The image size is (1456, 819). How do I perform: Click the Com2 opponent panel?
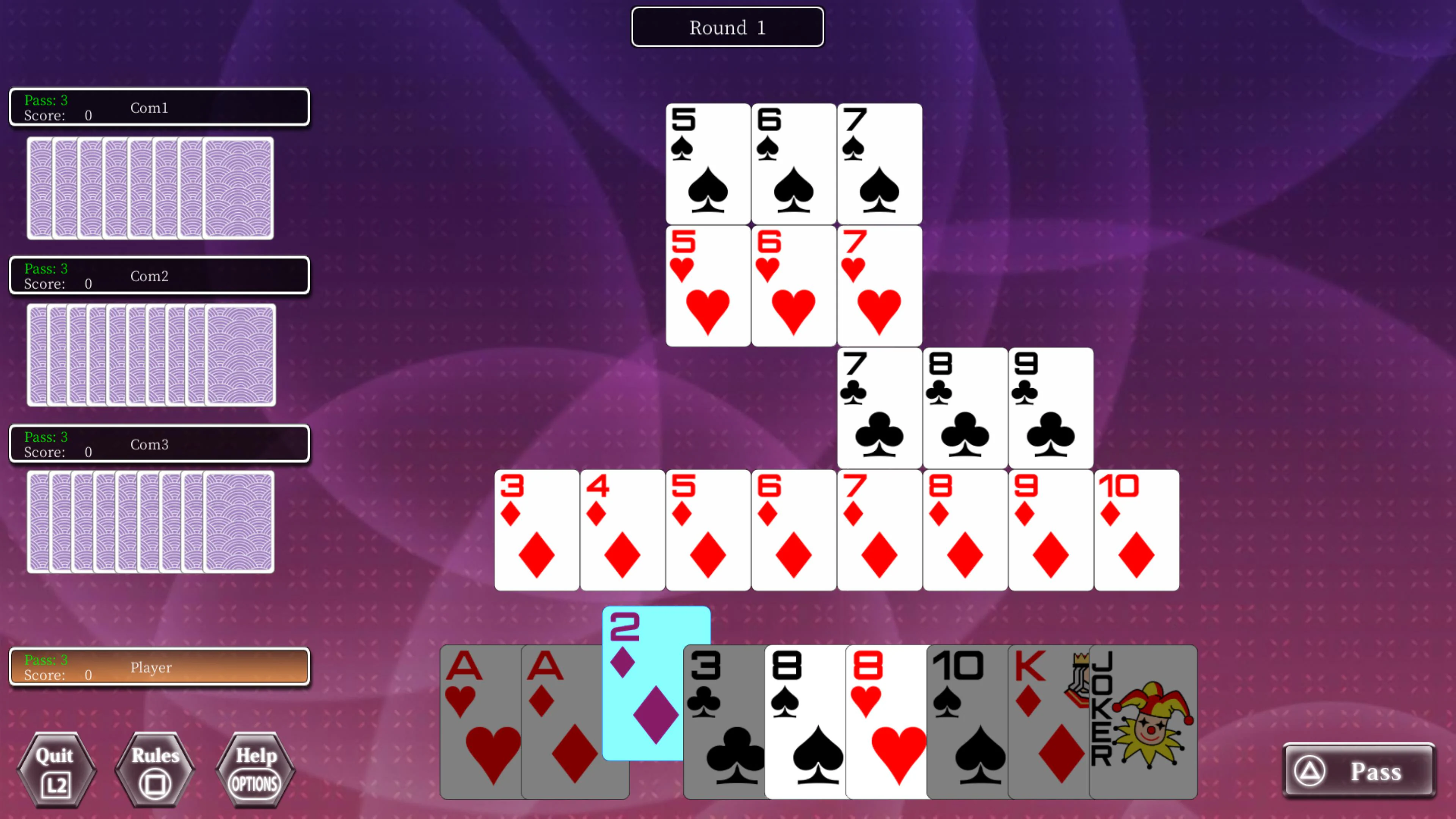coord(159,276)
